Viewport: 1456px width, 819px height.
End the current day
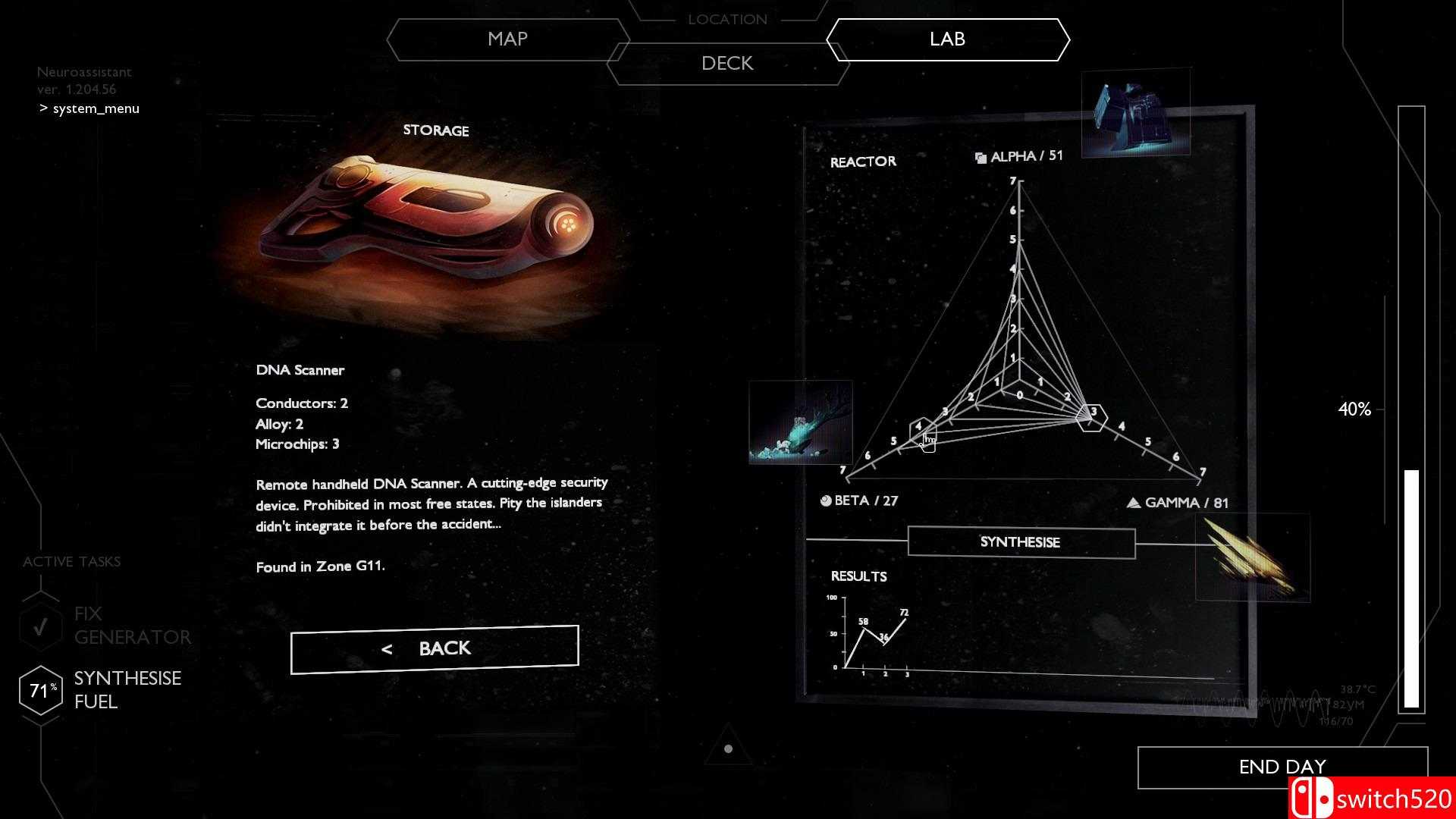tap(1282, 767)
